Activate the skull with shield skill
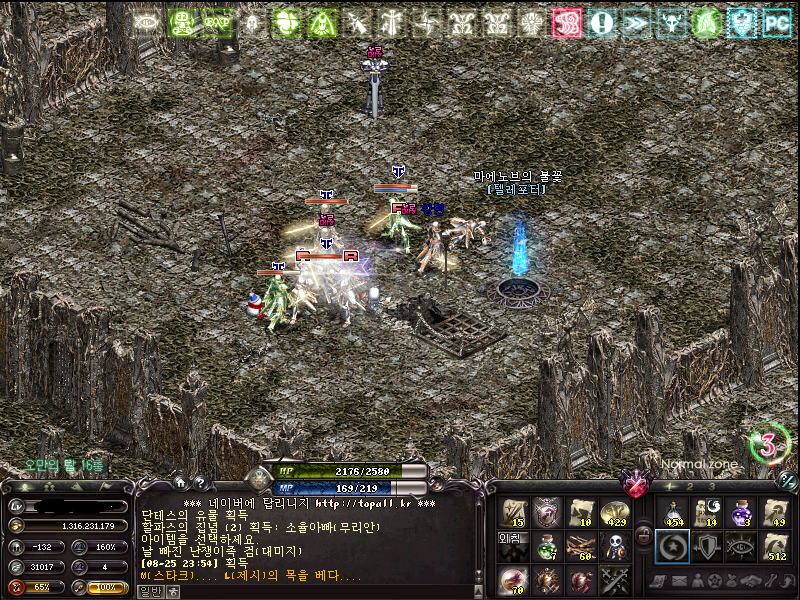 pos(612,546)
